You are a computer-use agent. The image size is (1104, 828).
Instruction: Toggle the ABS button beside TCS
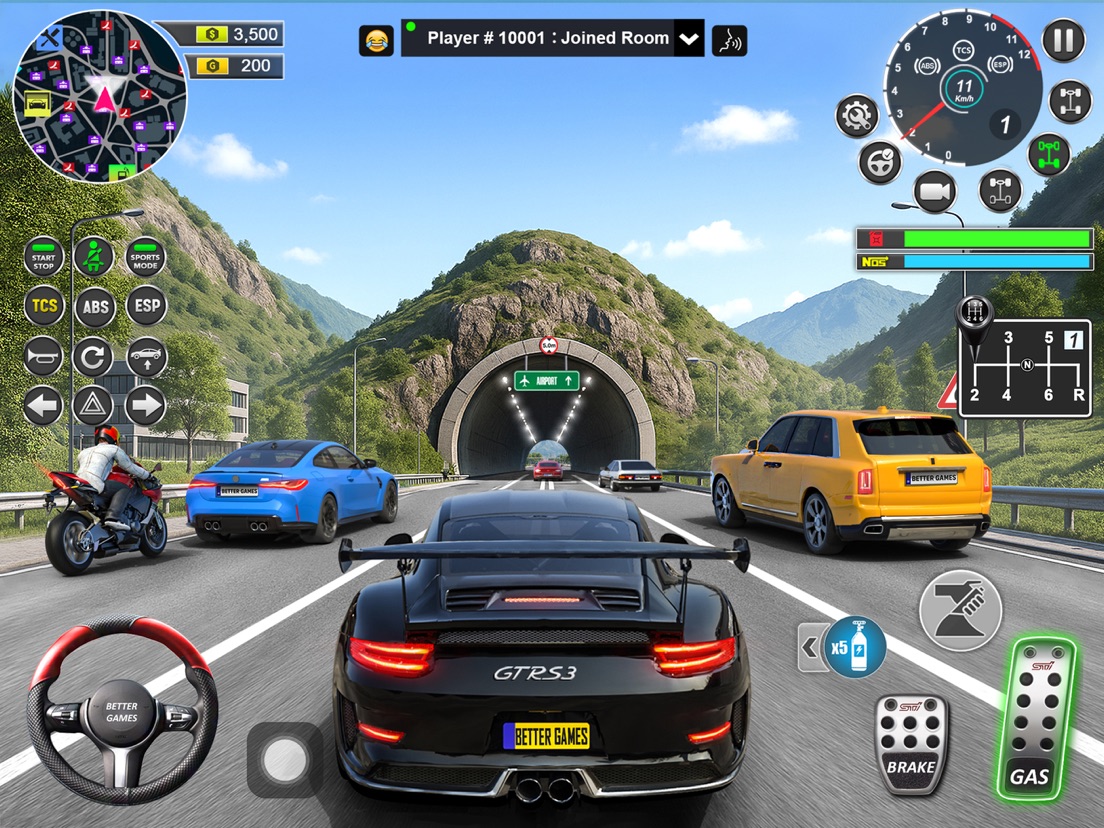[95, 307]
